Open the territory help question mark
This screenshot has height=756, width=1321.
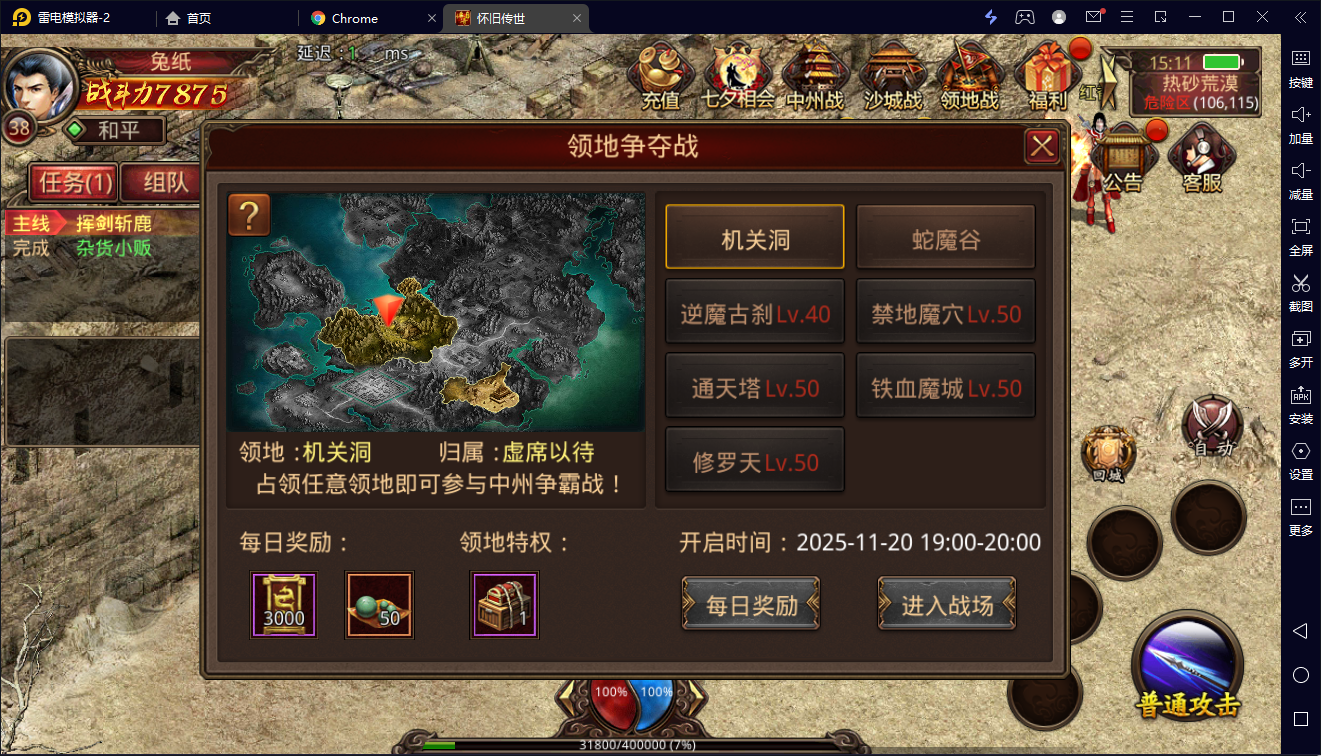pyautogui.click(x=248, y=215)
